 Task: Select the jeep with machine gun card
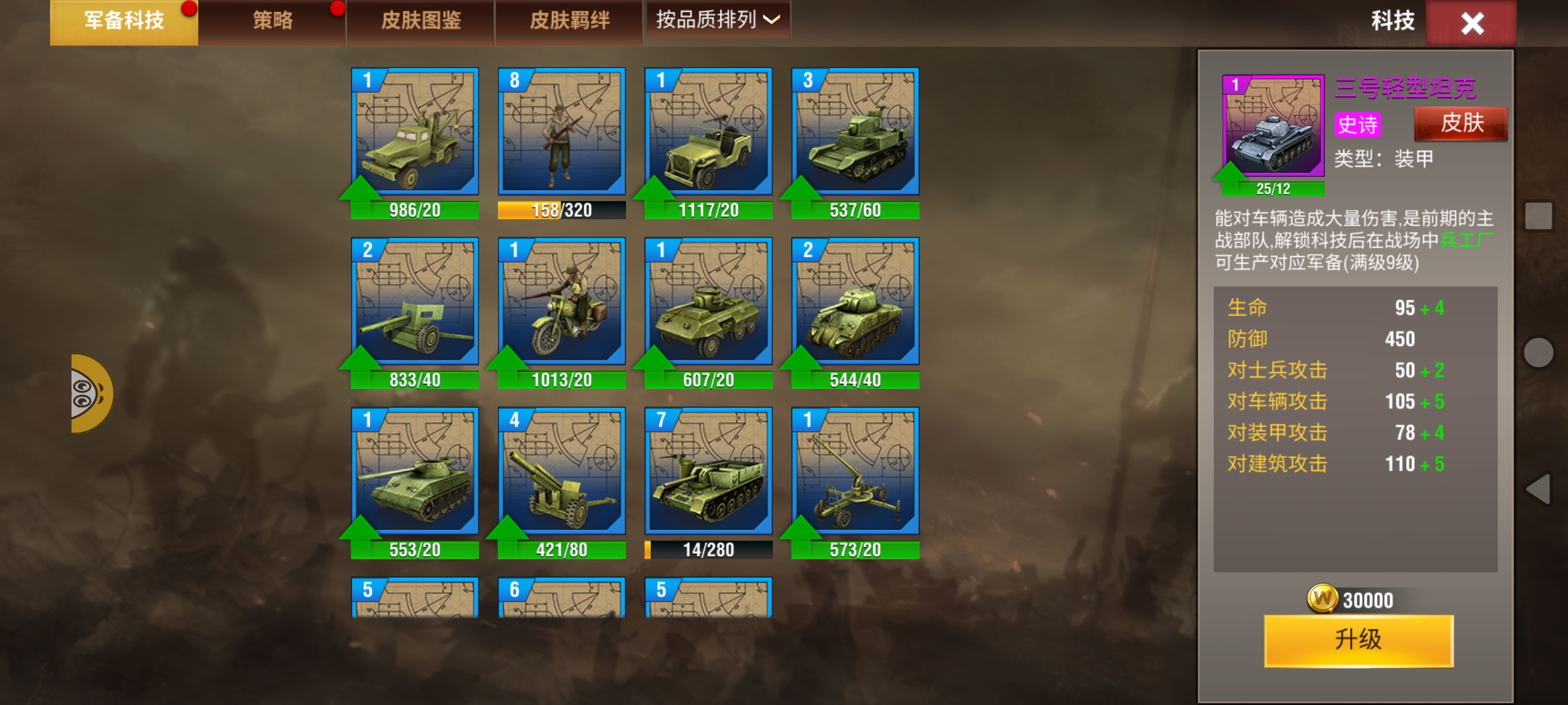pyautogui.click(x=709, y=132)
